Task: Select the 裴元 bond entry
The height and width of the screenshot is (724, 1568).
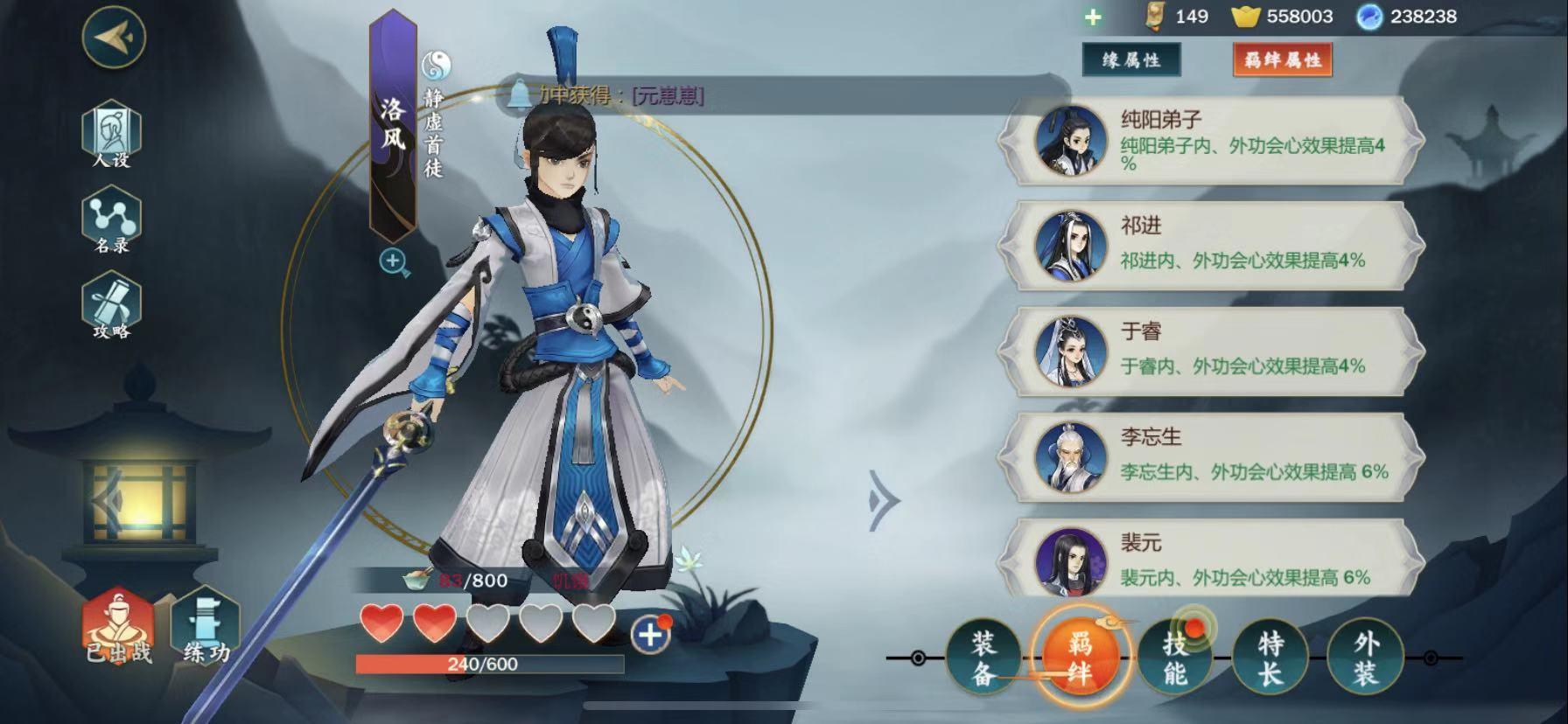Action: pos(1212,560)
